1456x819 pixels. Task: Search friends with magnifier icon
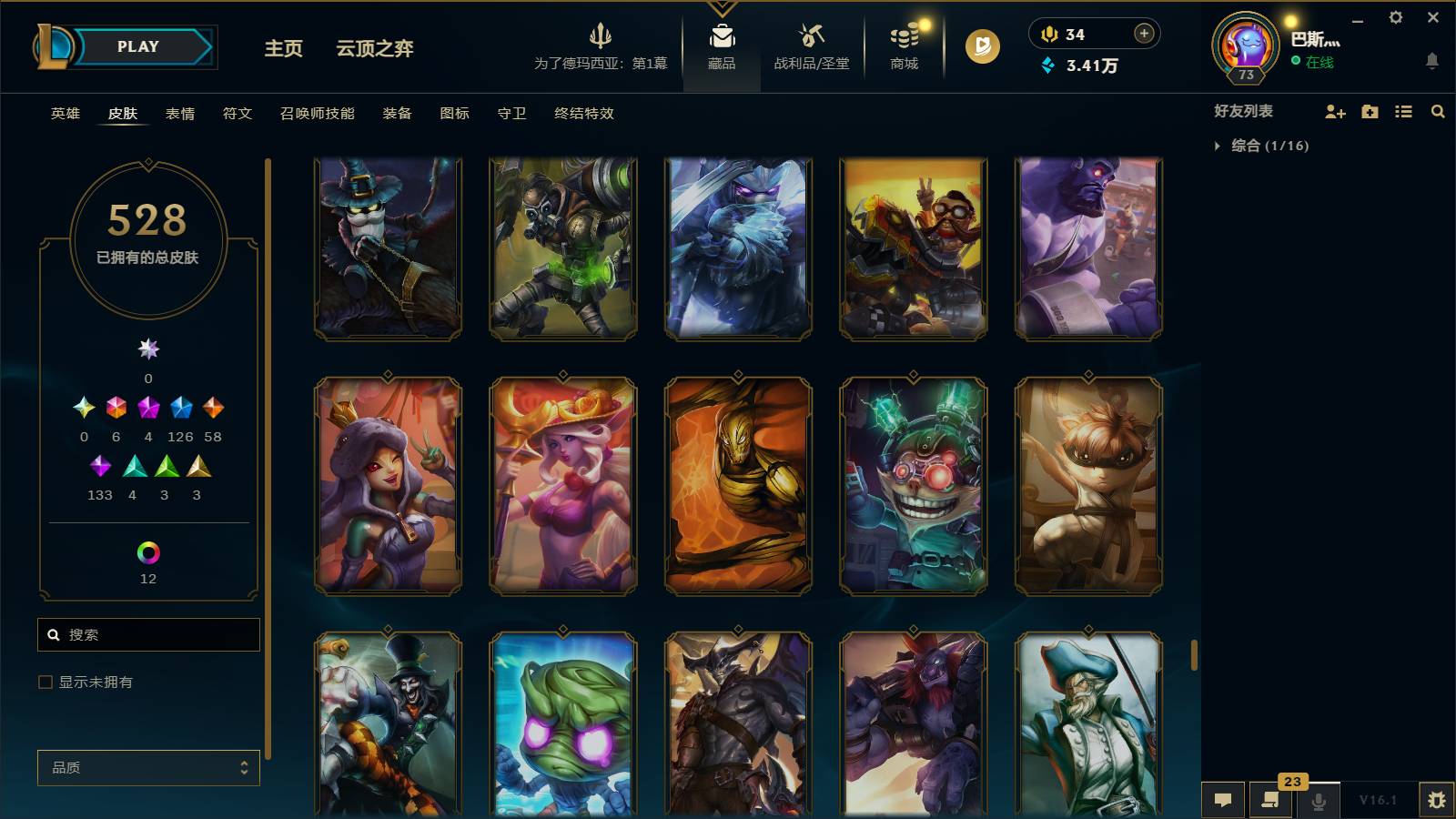[1438, 112]
